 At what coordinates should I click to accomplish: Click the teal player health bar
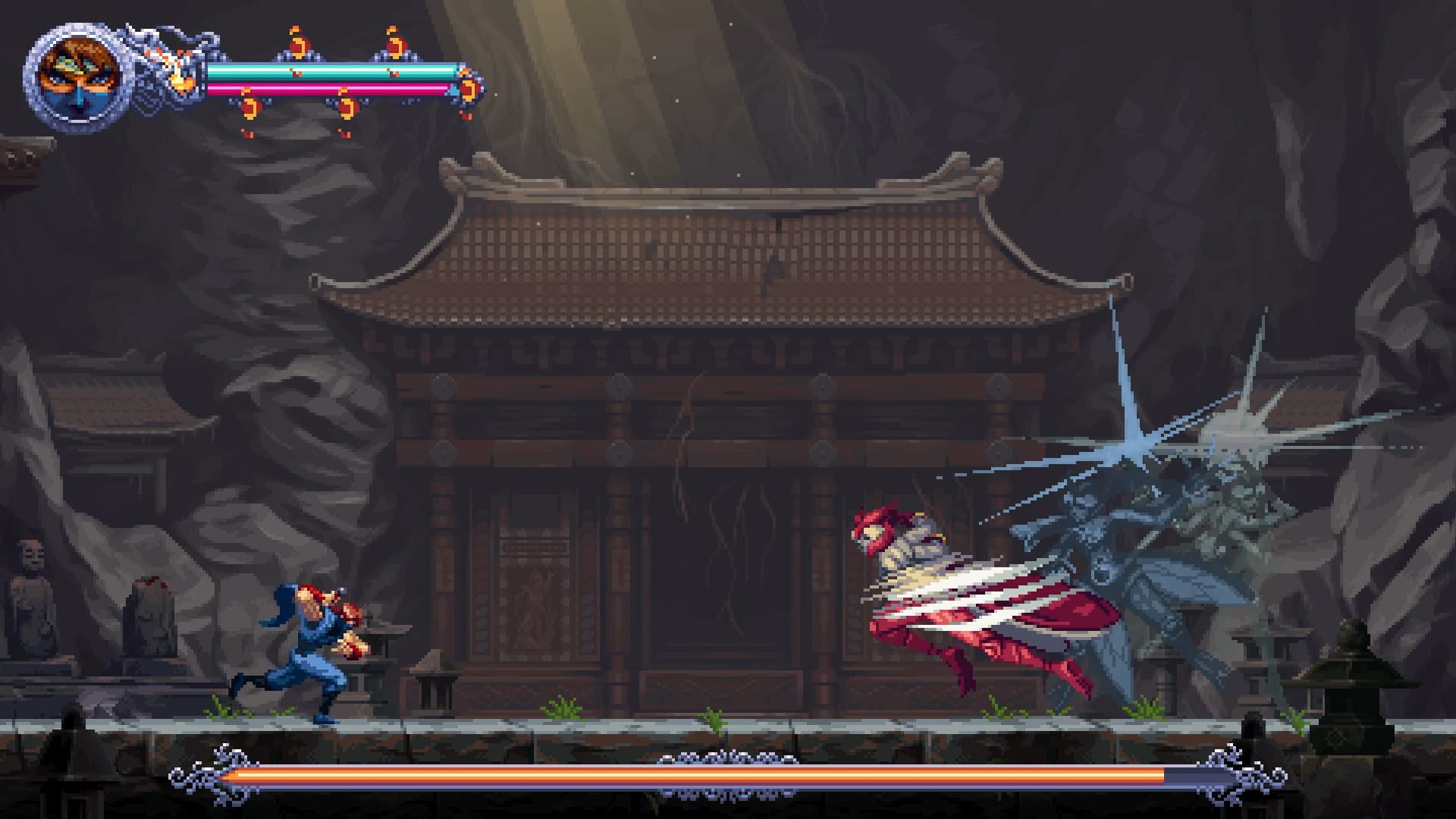point(334,71)
